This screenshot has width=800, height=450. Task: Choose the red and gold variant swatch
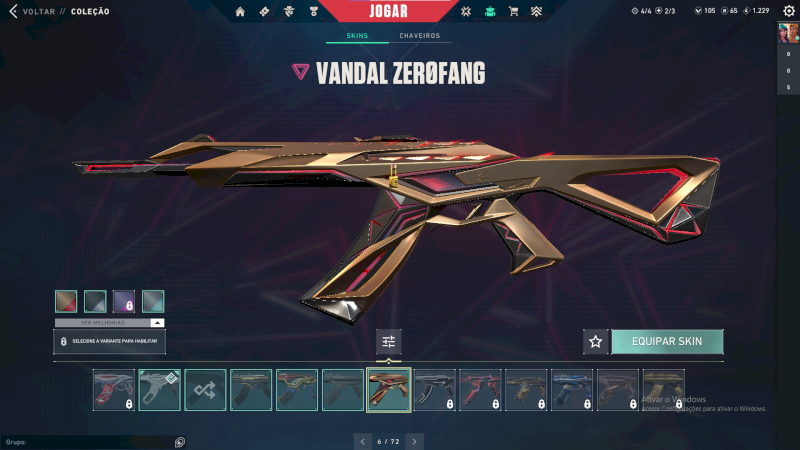pyautogui.click(x=65, y=301)
